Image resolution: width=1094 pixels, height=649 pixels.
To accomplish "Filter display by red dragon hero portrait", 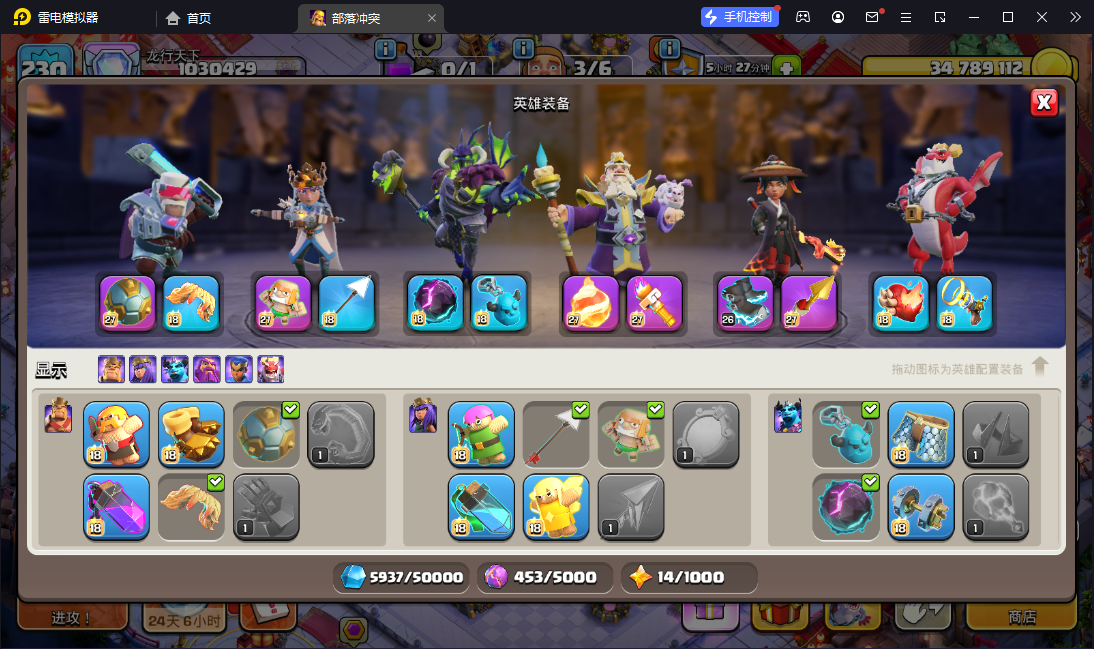I will [x=271, y=369].
